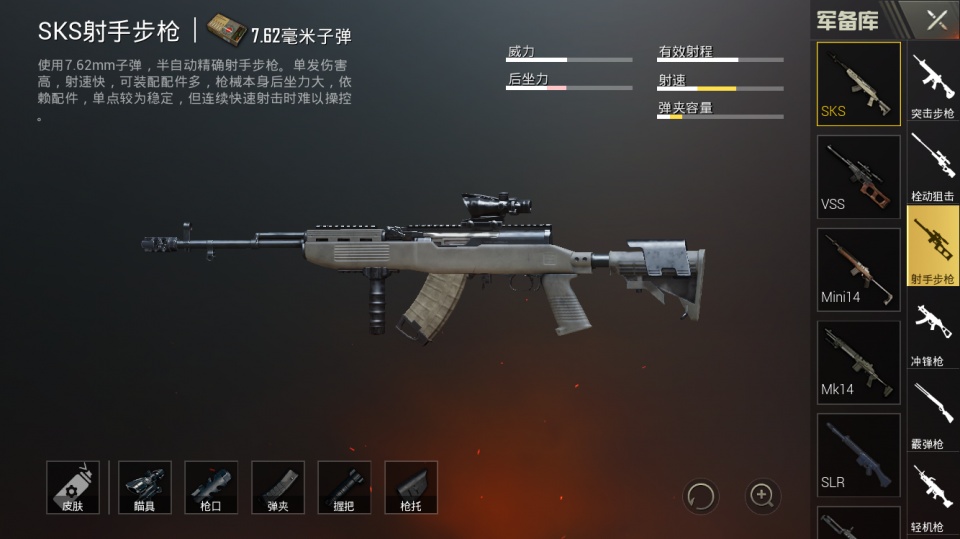Image resolution: width=960 pixels, height=539 pixels.
Task: Zoom in with the magnifier button
Action: (x=763, y=494)
